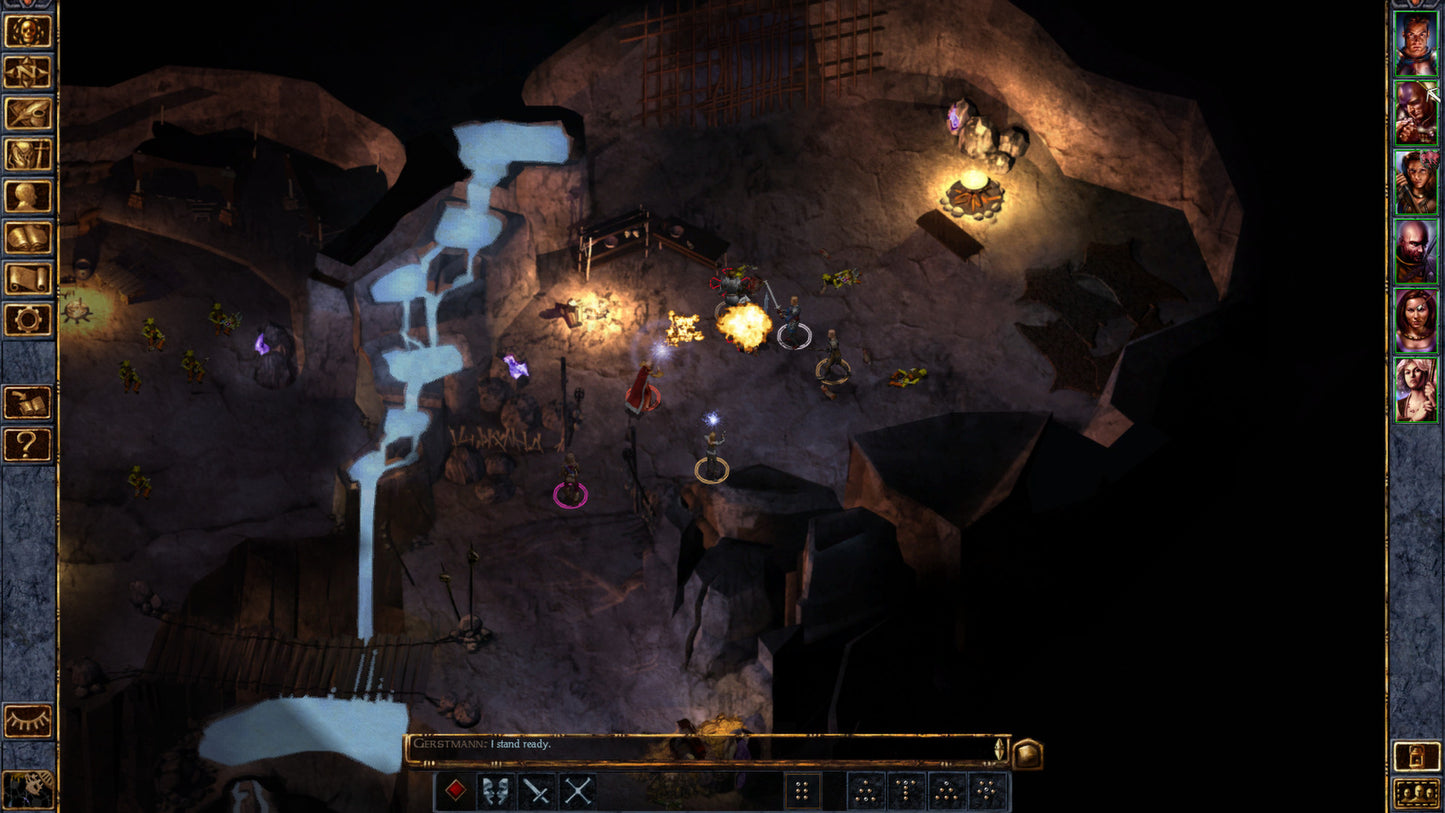
Task: Open the character record bust icon
Action: 28,196
